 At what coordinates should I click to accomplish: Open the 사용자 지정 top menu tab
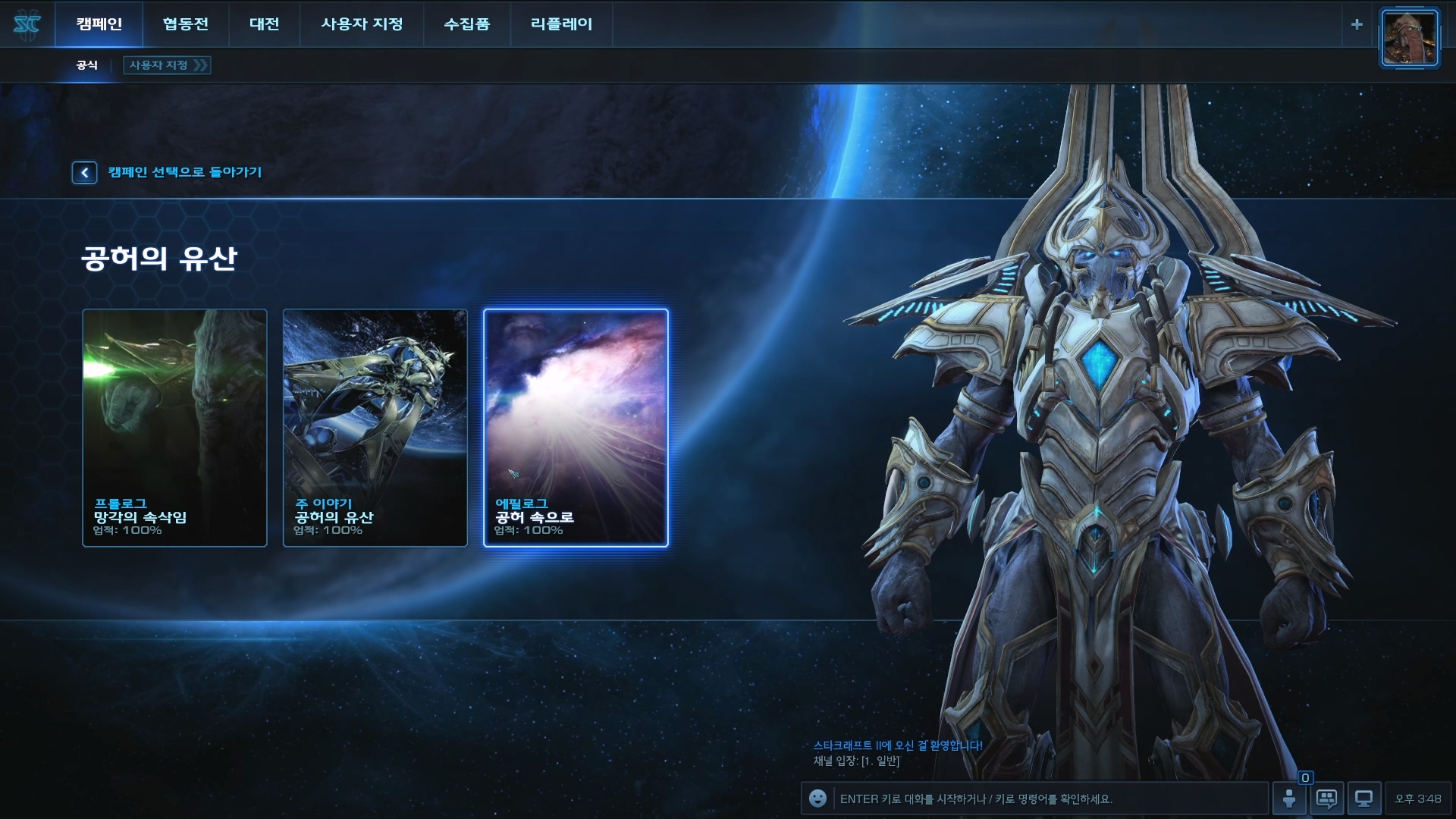(x=362, y=24)
